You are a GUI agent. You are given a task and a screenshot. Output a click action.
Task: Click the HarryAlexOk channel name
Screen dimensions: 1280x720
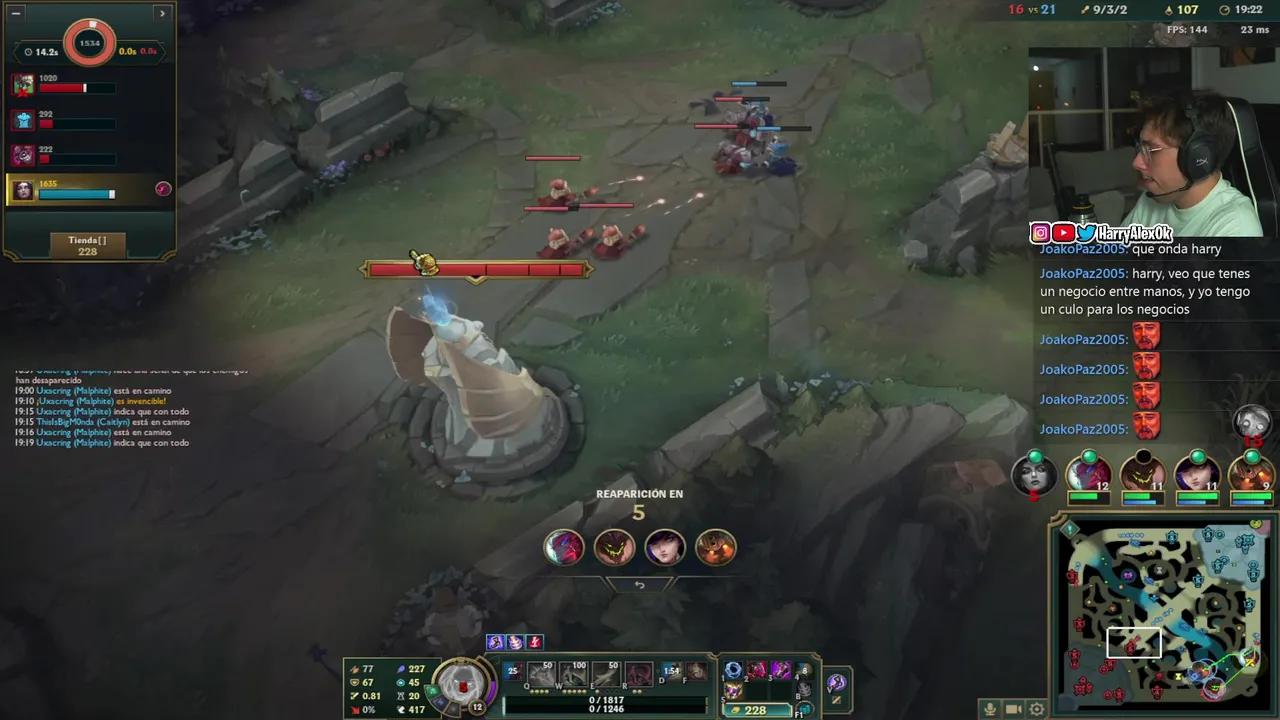(x=1137, y=233)
